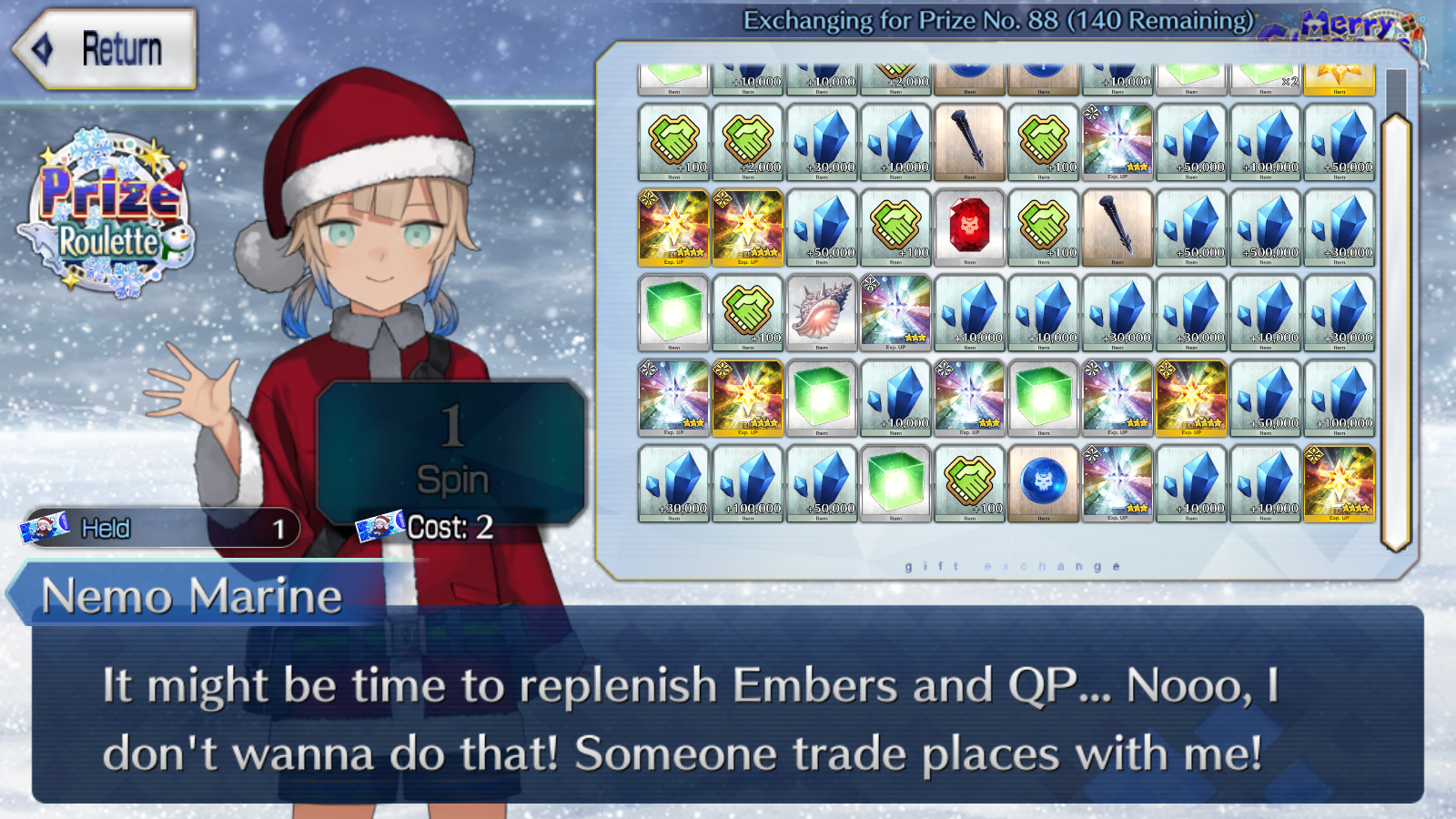
Task: Inspect the spiral seashell prize tile
Action: 822,313
